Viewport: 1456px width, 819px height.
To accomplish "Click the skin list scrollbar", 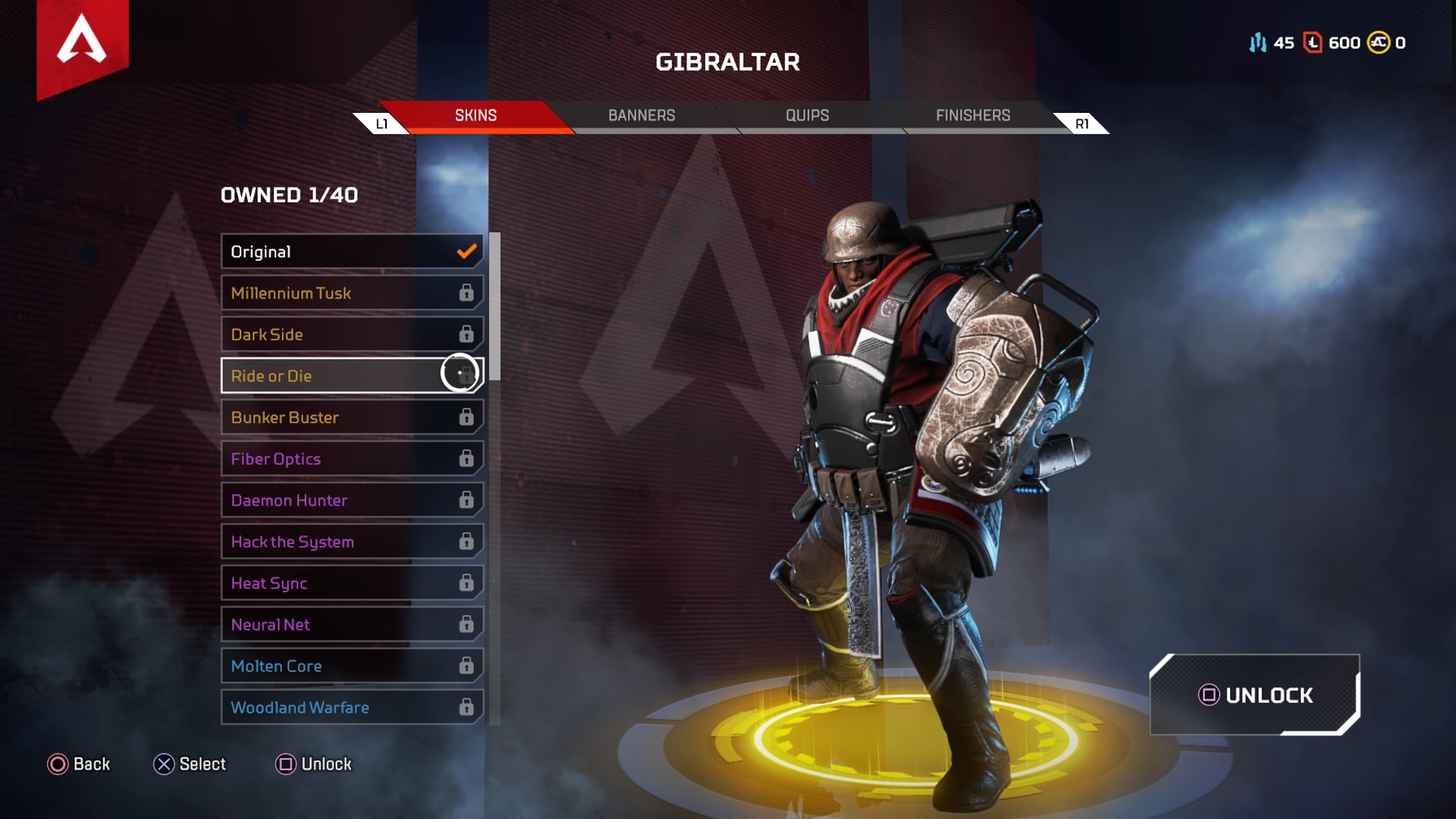I will click(495, 306).
